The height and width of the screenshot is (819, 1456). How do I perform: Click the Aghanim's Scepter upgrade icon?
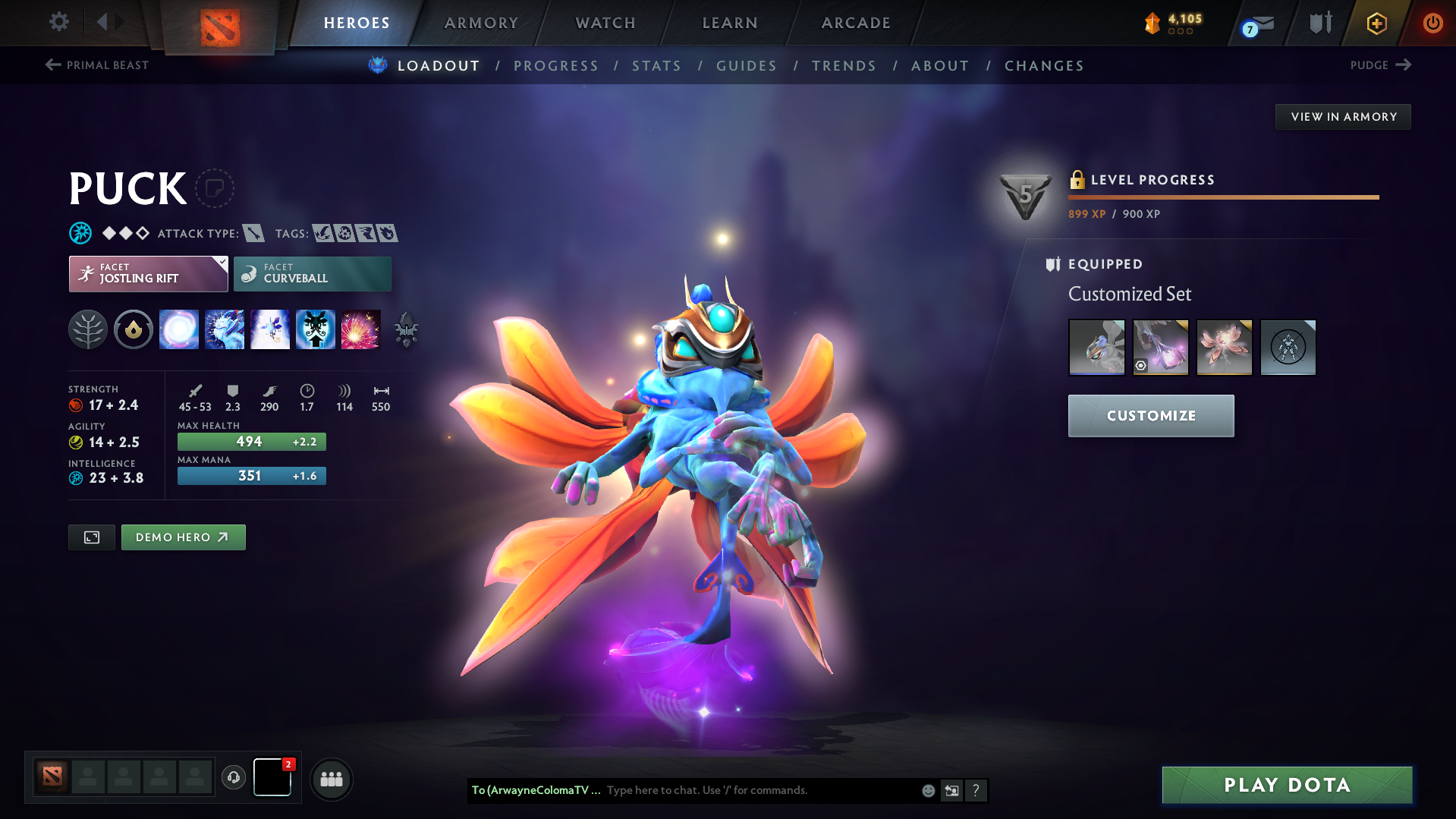point(406,329)
